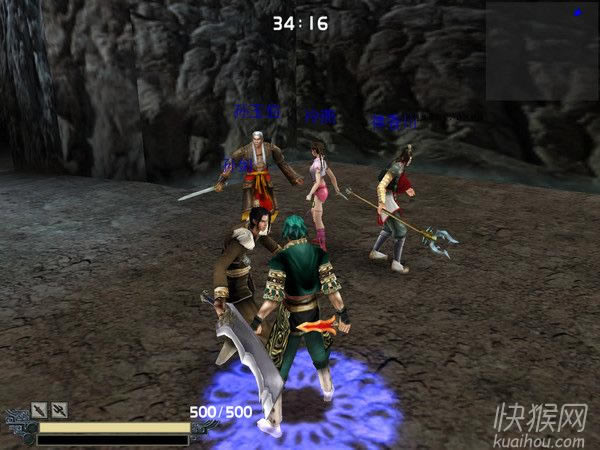Select the blue player marker on the minimap
The image size is (600, 450).
click(x=578, y=13)
